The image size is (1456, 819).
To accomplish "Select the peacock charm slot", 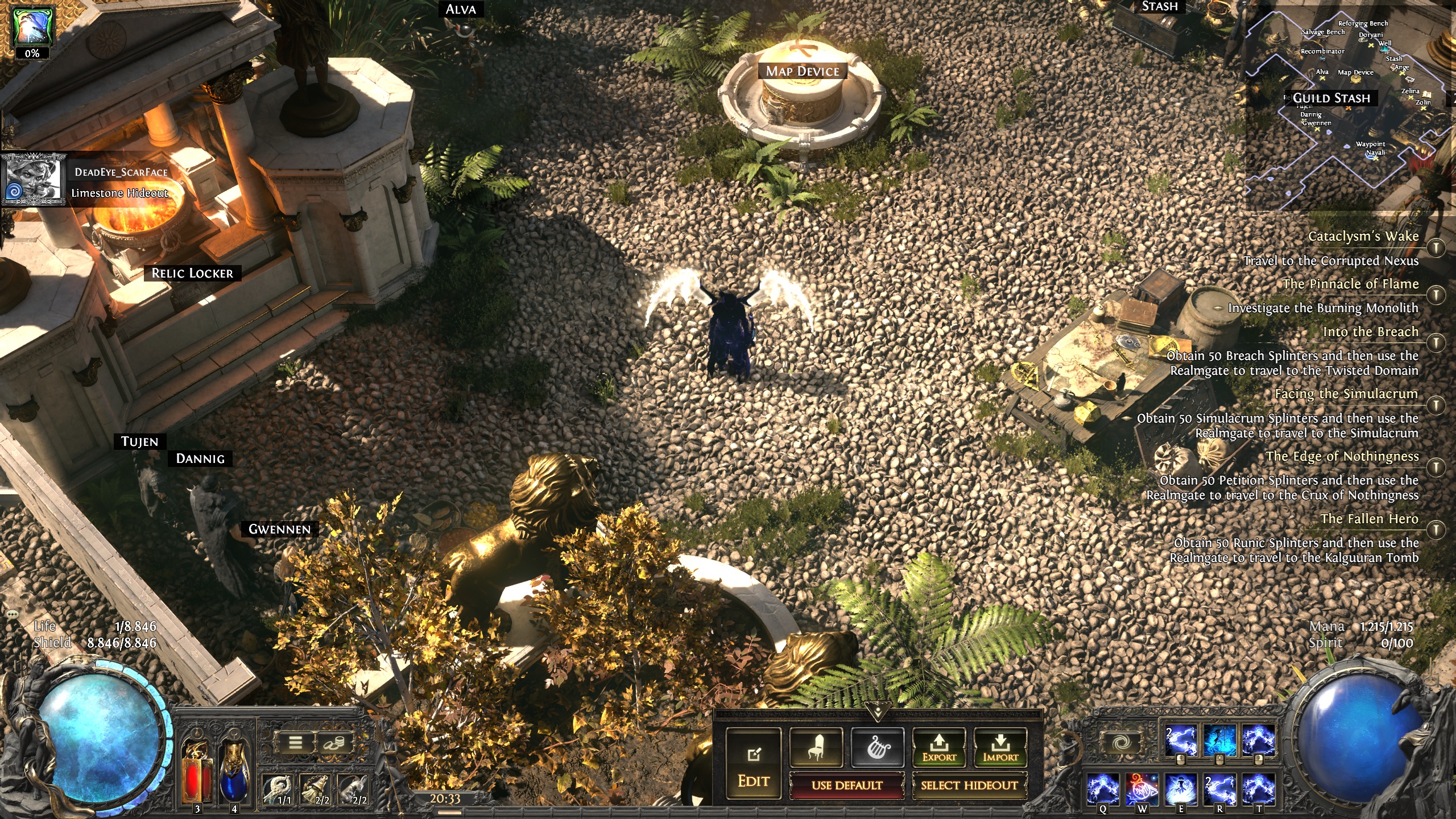I will point(278,789).
